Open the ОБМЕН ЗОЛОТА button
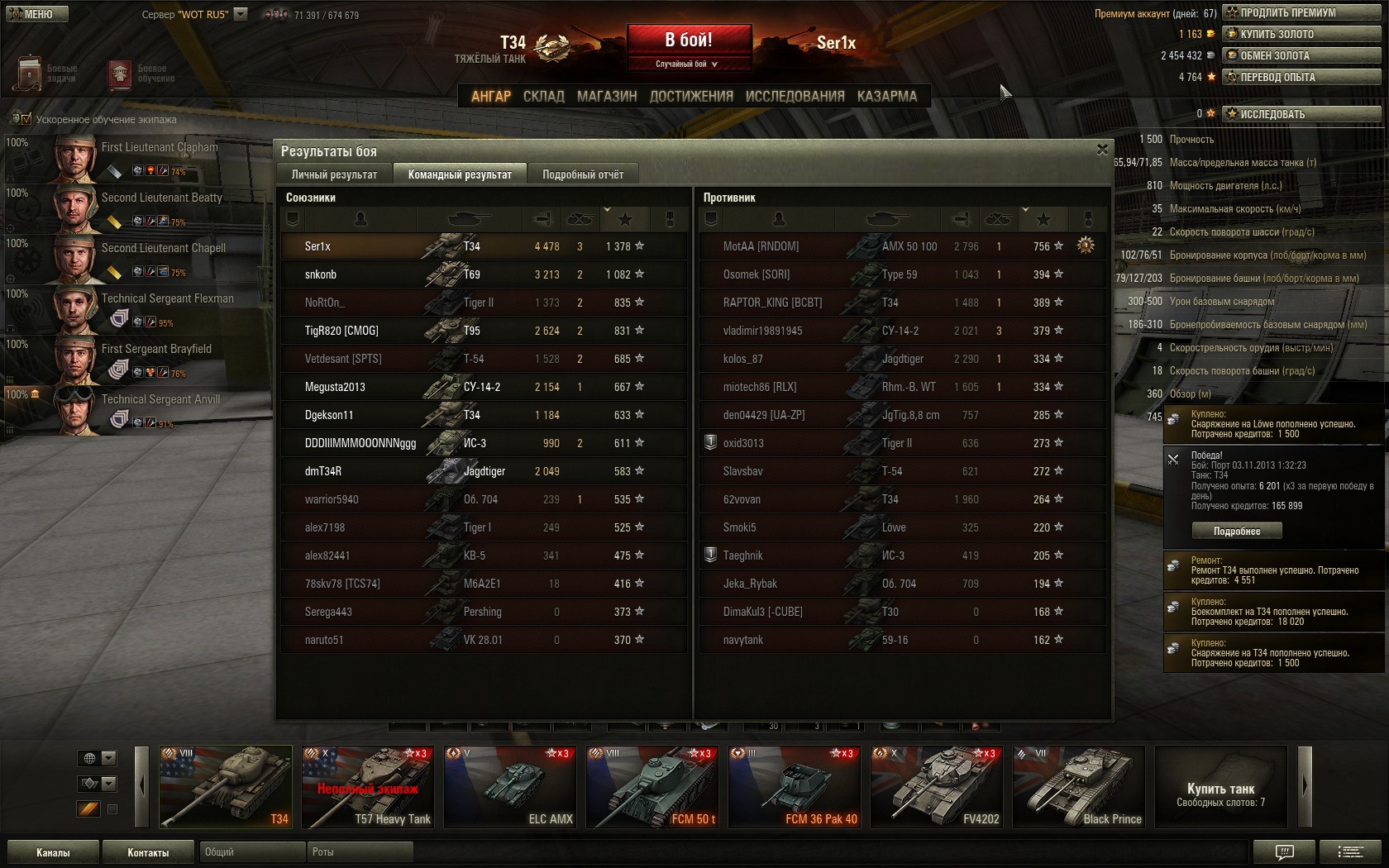 (1302, 55)
